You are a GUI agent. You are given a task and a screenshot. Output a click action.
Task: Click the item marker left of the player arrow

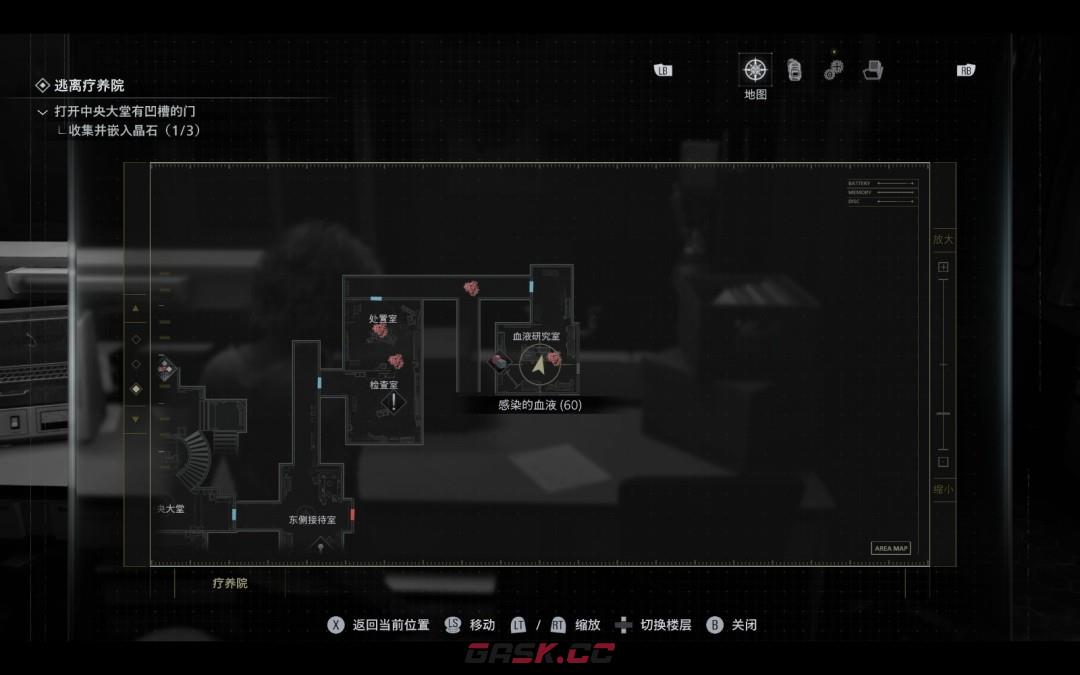point(500,362)
